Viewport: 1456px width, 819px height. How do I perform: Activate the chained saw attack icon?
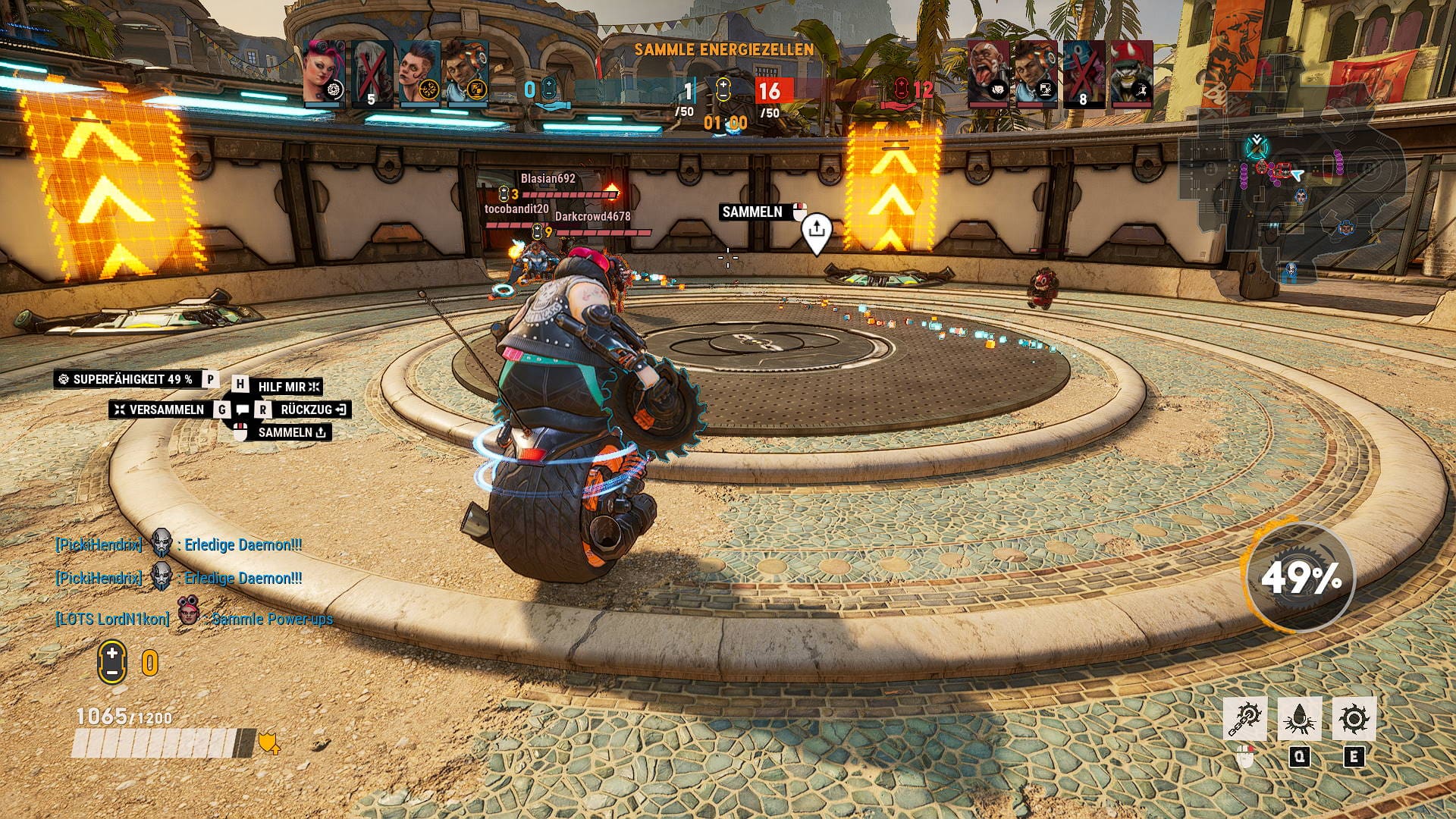1244,719
